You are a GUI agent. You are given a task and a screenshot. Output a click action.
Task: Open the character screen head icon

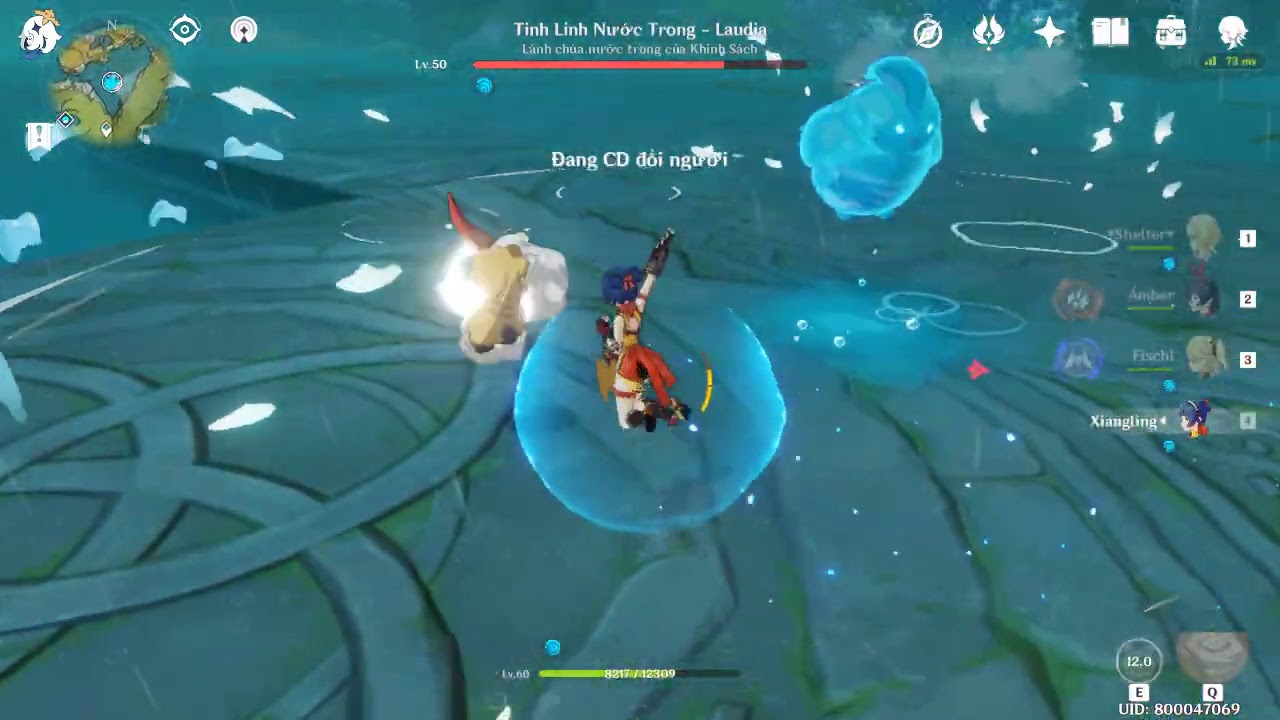point(1232,33)
